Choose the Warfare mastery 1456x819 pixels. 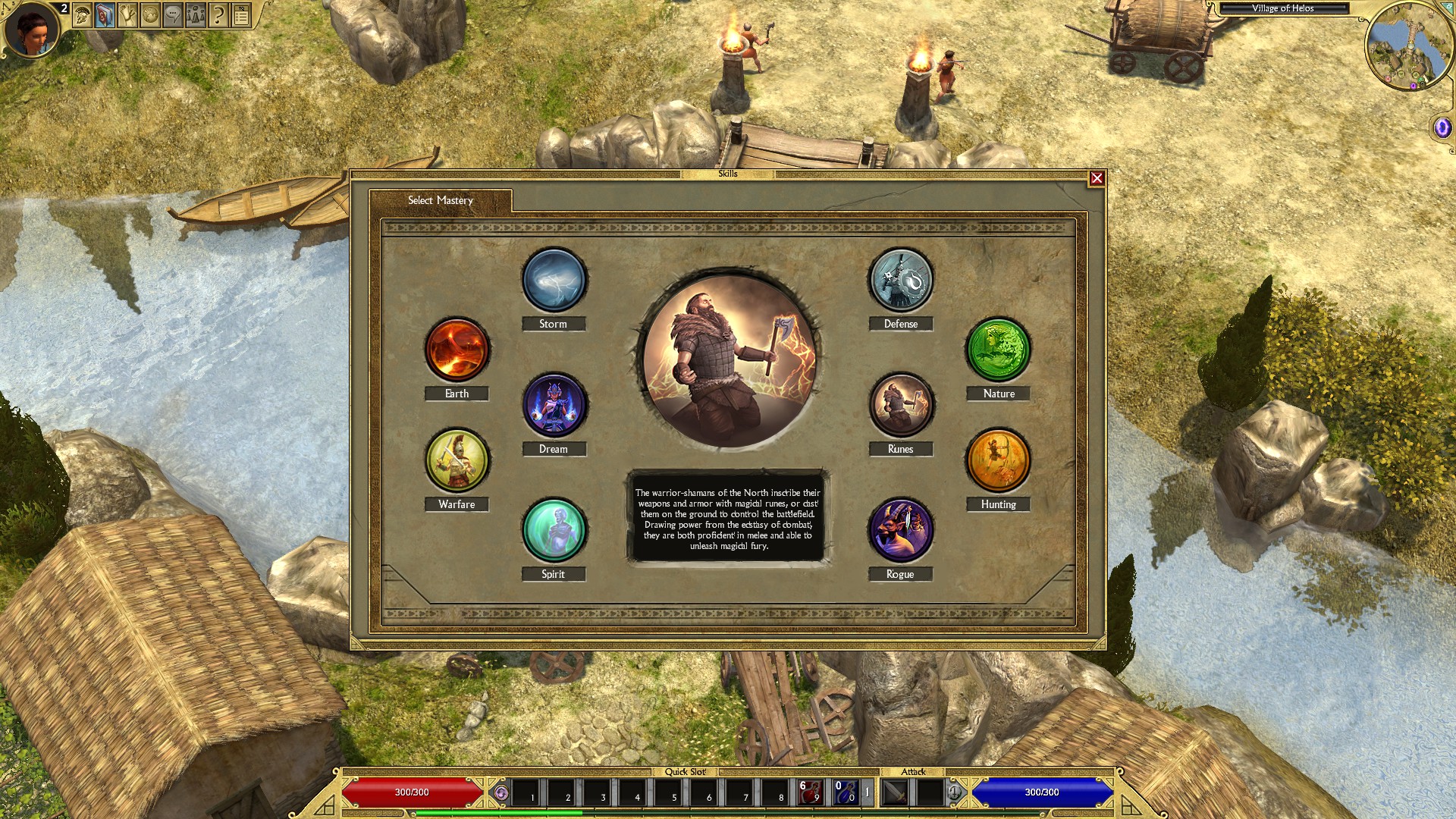(457, 460)
